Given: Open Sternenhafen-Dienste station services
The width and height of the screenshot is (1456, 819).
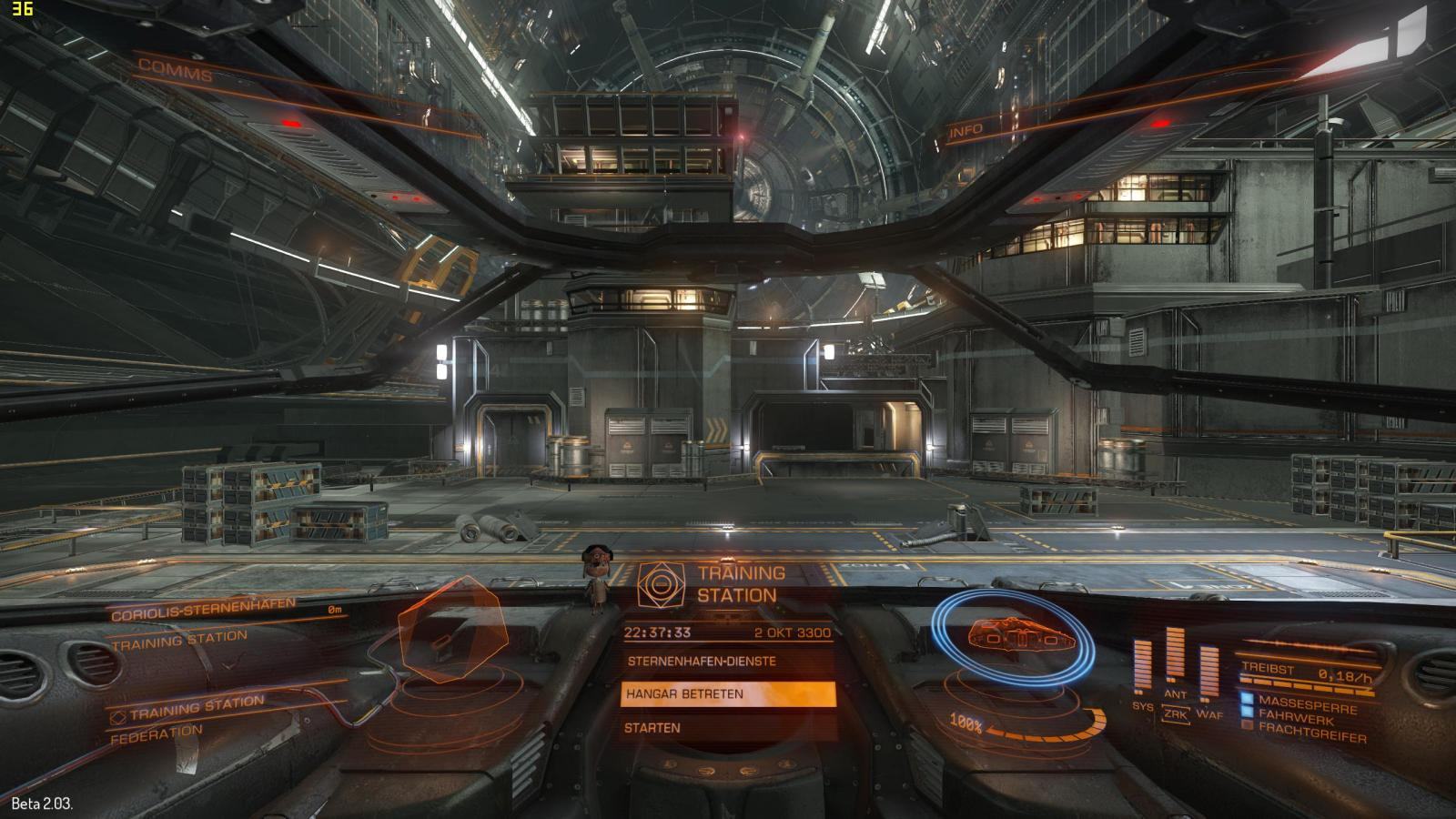Looking at the screenshot, I should pyautogui.click(x=701, y=662).
